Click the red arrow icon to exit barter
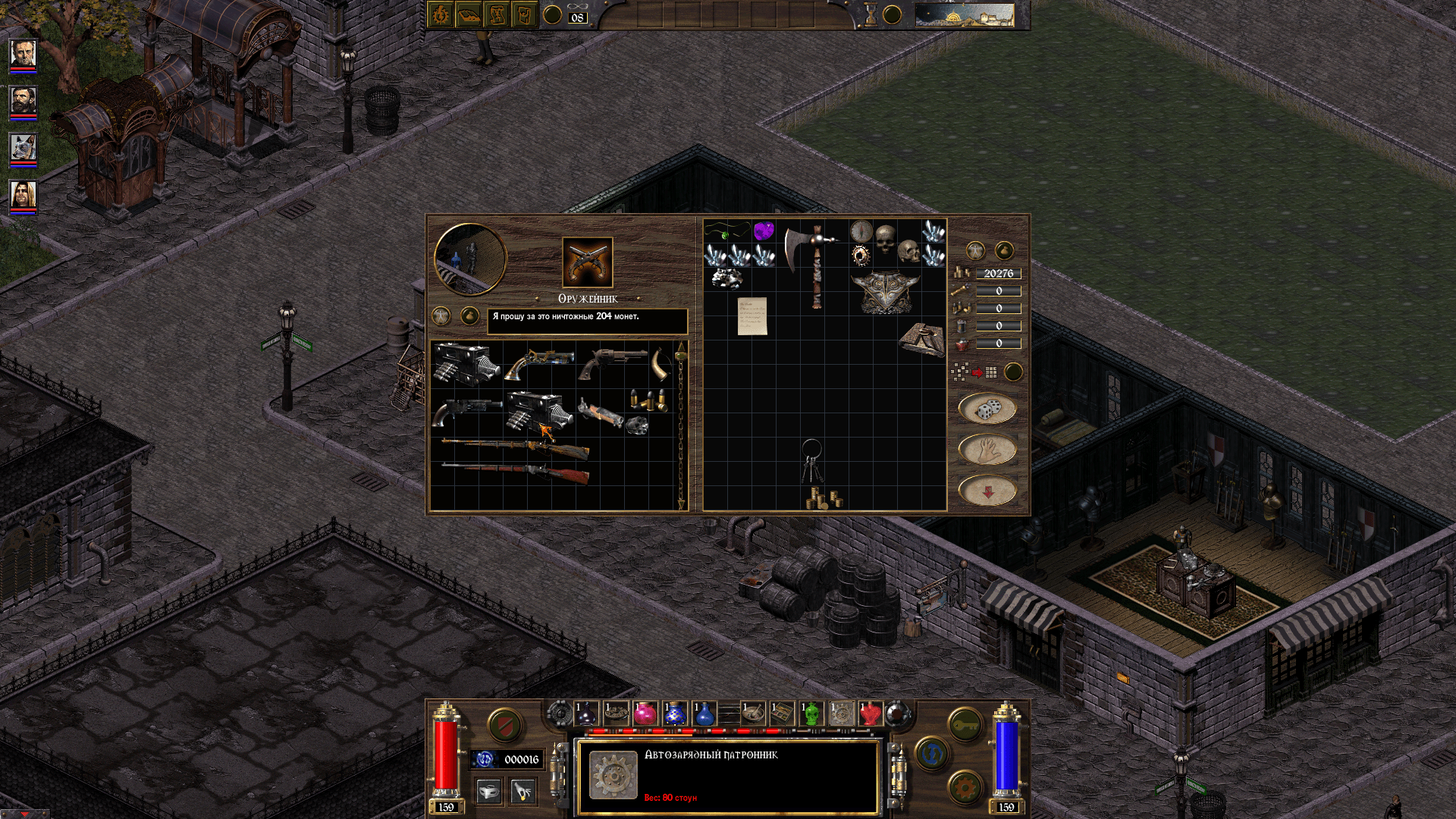 [987, 489]
